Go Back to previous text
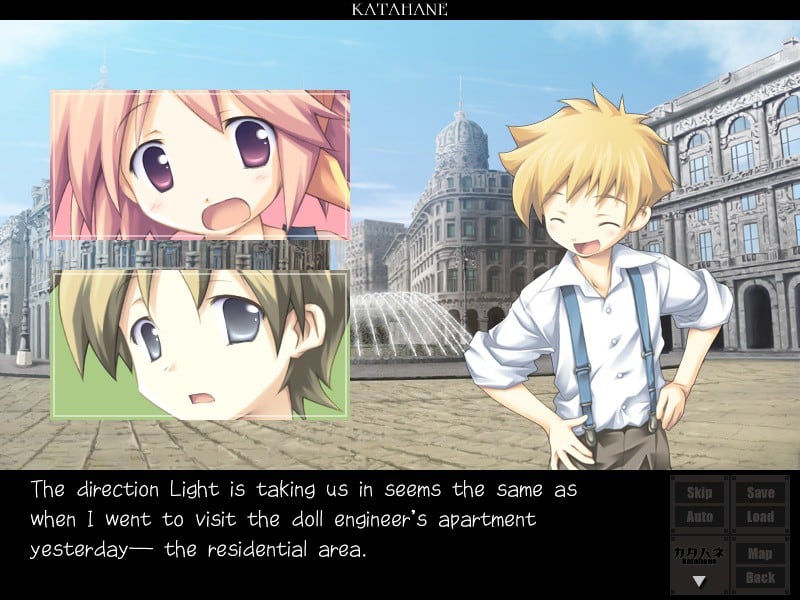The image size is (800, 600). click(760, 577)
